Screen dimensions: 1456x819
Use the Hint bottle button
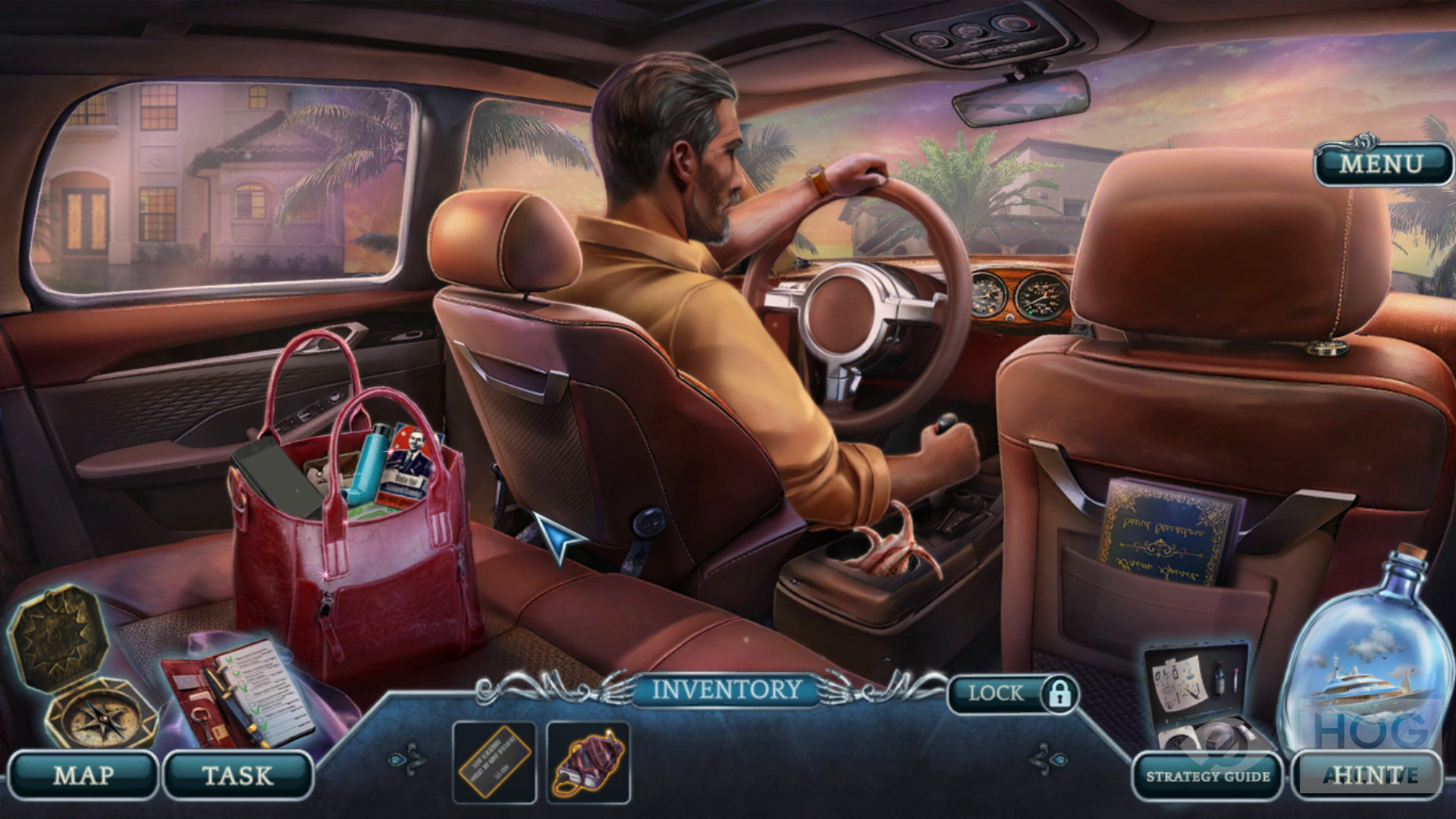pos(1363,773)
